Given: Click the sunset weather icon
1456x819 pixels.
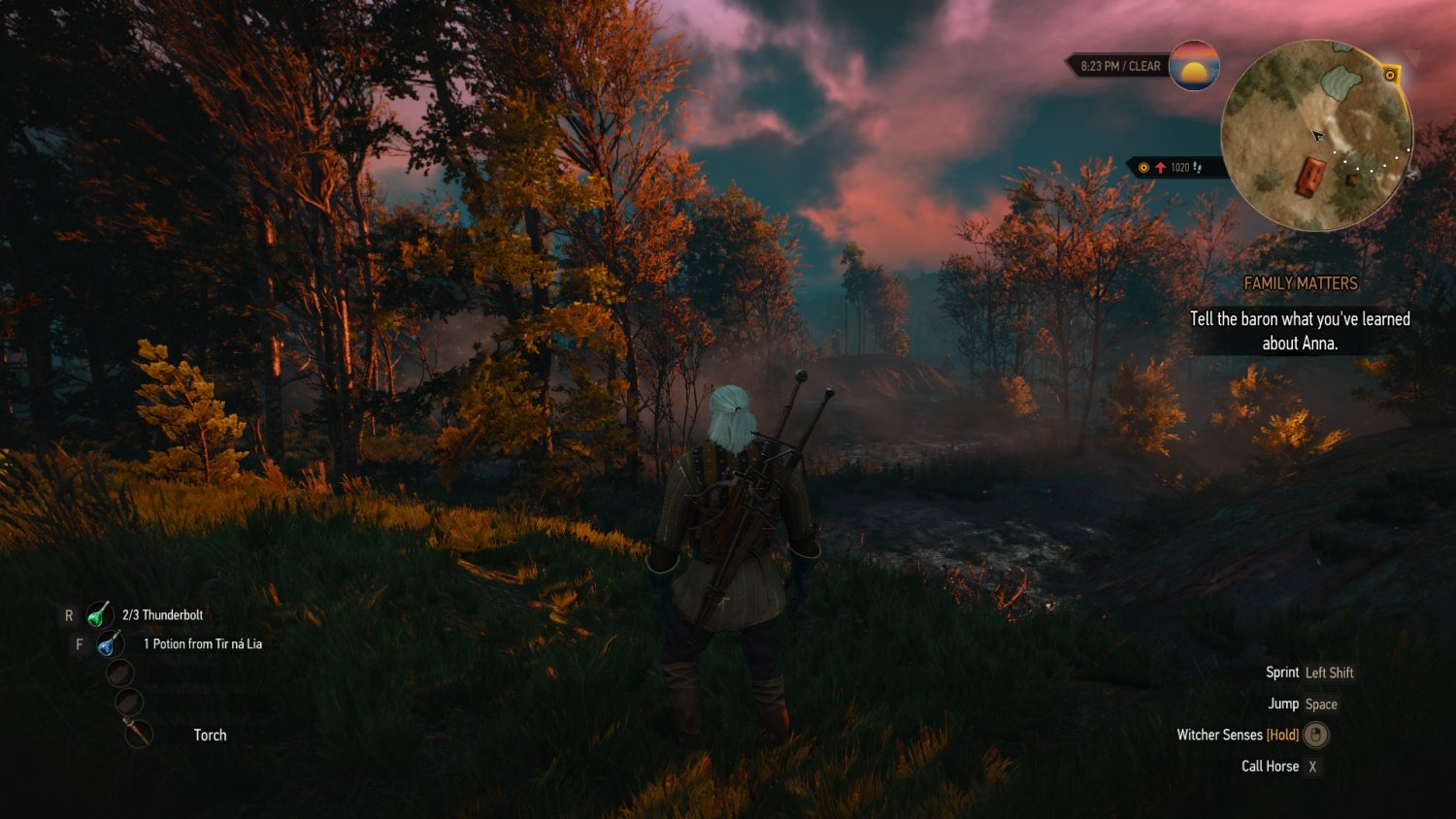Looking at the screenshot, I should pos(1194,67).
